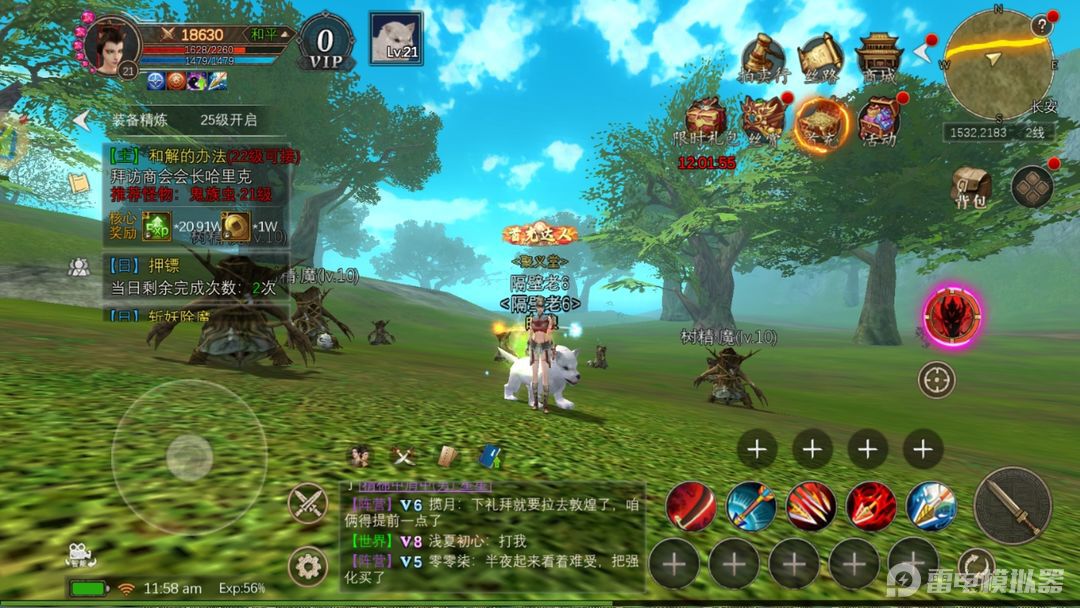Open the 限时礼包 limited-time gift pack
The image size is (1080, 608).
705,122
